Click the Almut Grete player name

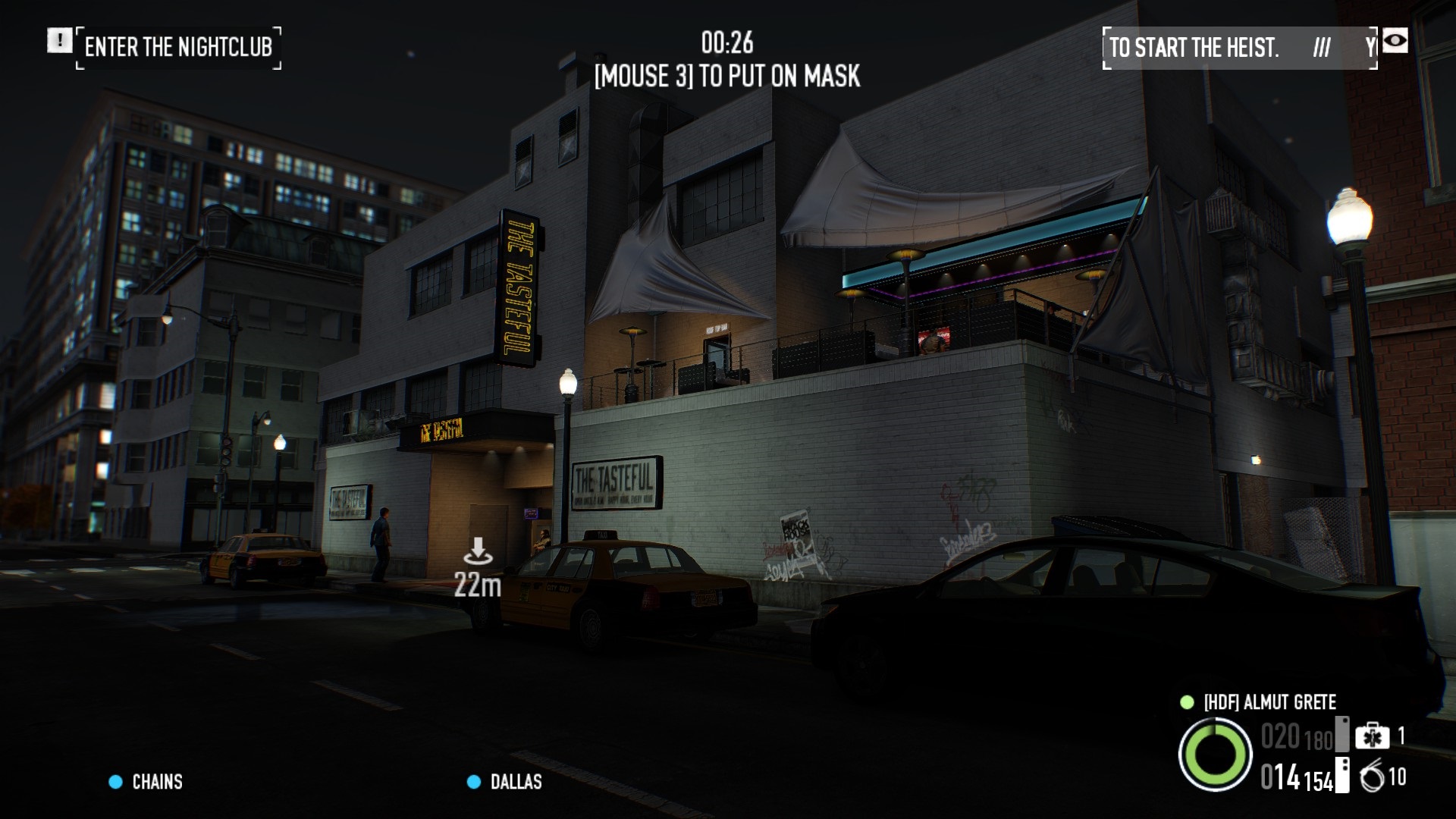click(x=1269, y=702)
